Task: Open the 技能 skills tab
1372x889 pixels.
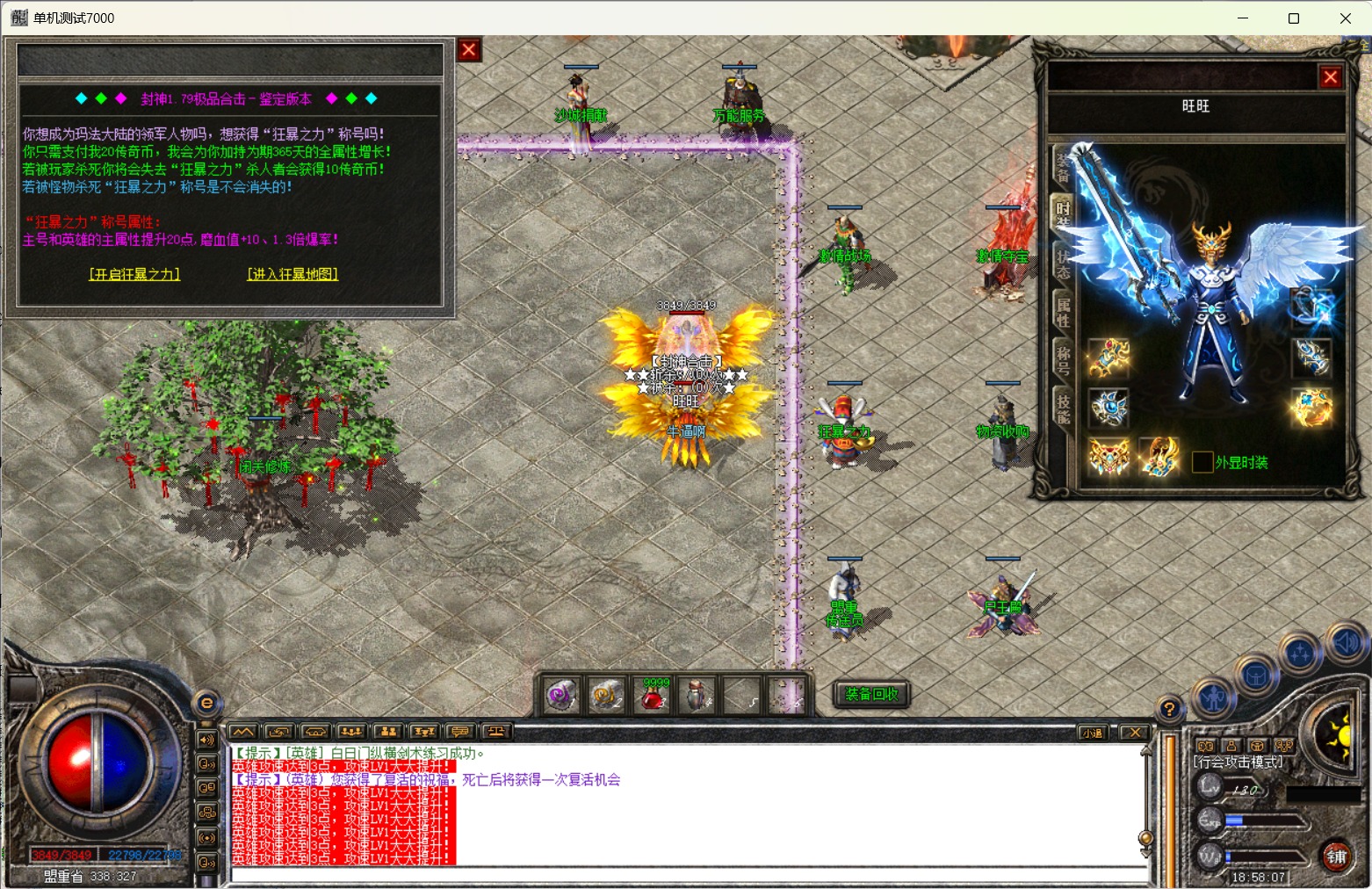Action: (1063, 408)
